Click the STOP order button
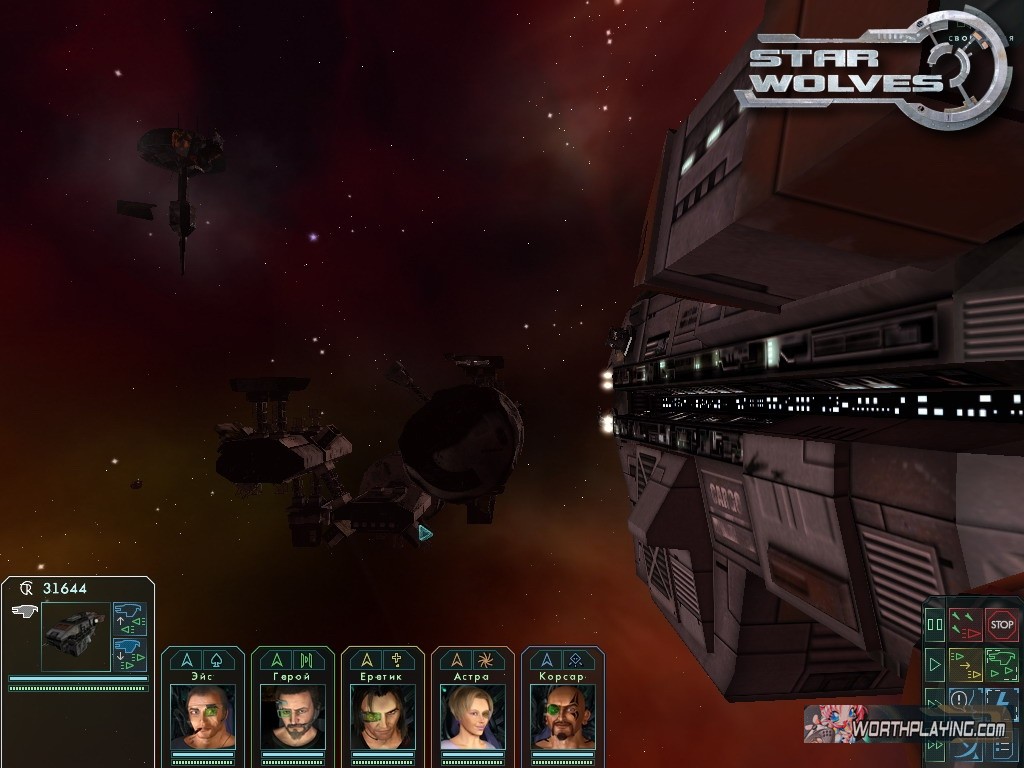Image resolution: width=1024 pixels, height=768 pixels. [1001, 625]
